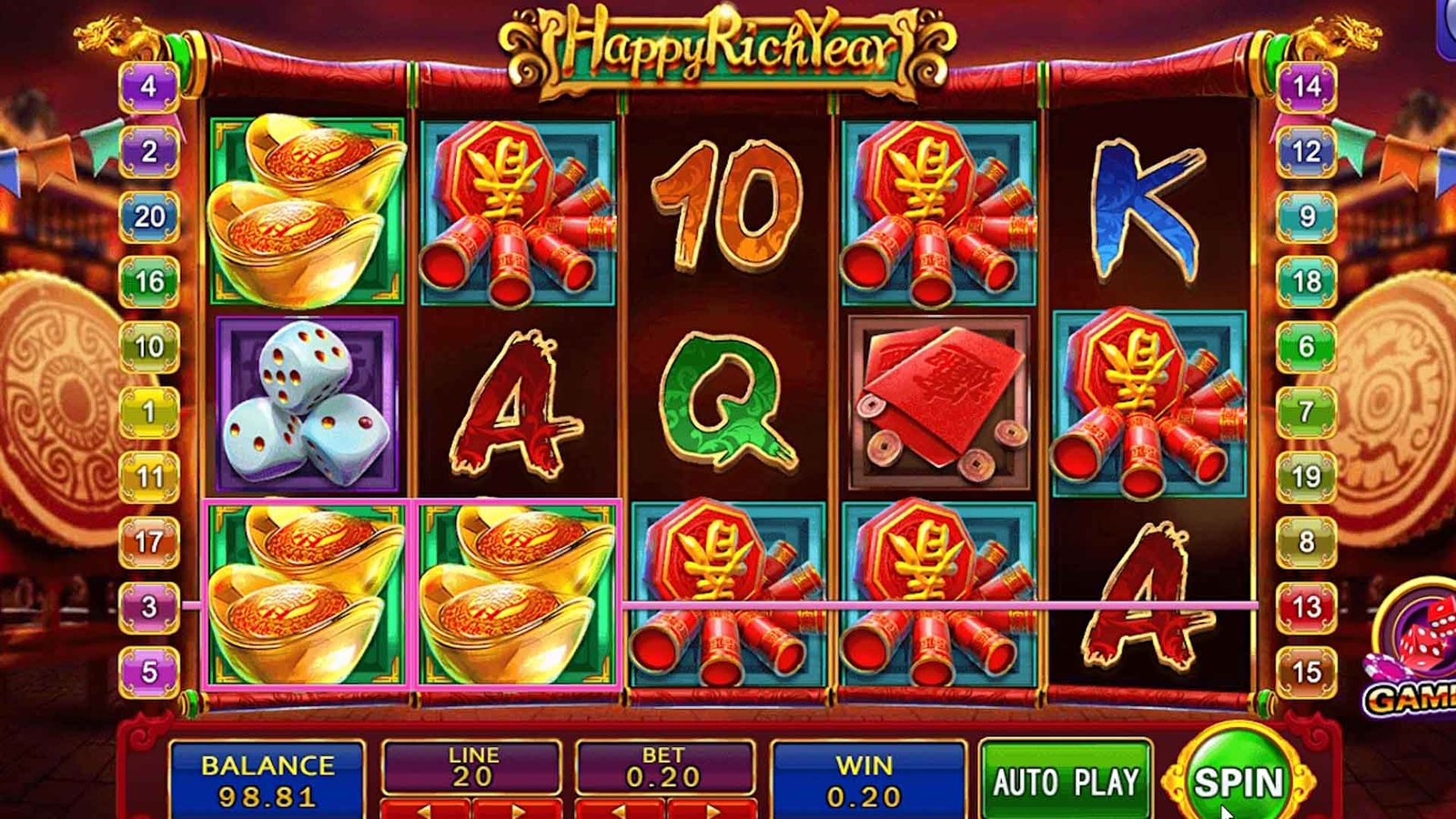Highlight payline 3 marker

point(149,606)
